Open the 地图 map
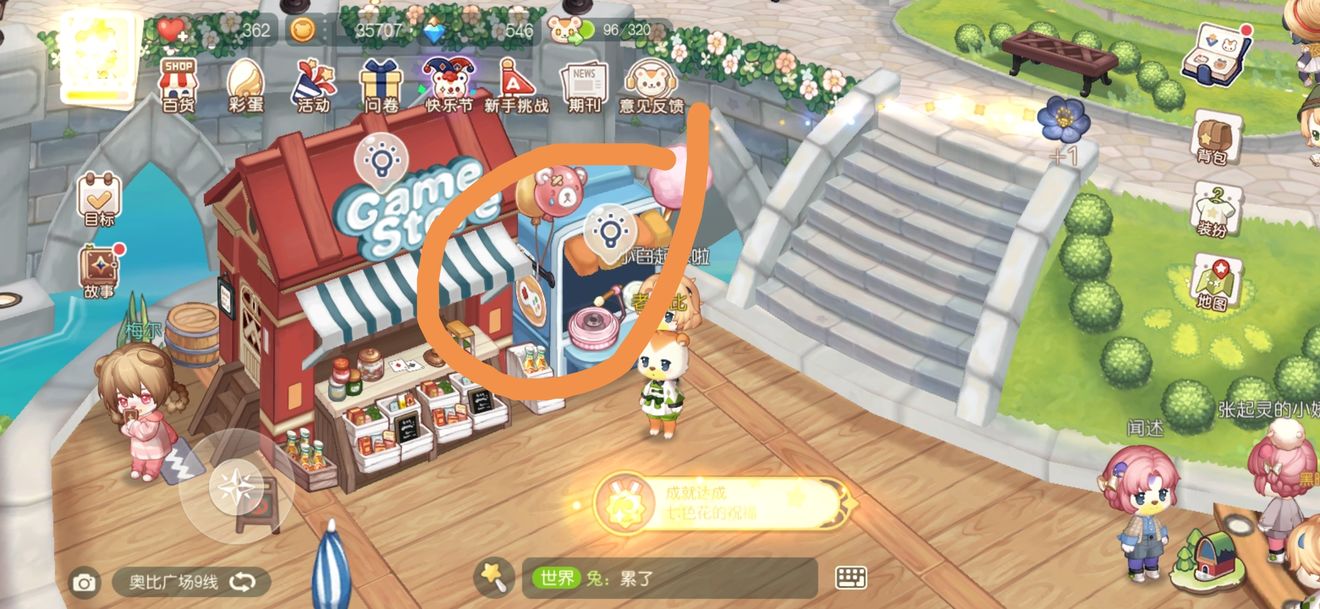The image size is (1320, 609). click(x=1212, y=283)
